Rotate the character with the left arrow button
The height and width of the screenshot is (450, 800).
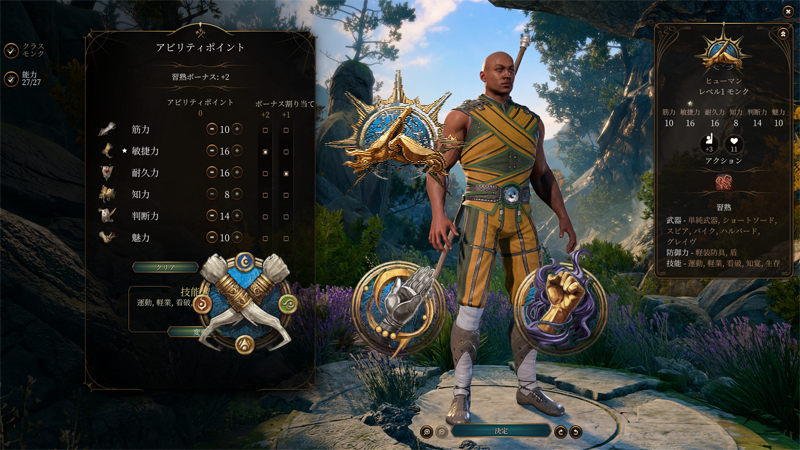(x=560, y=432)
